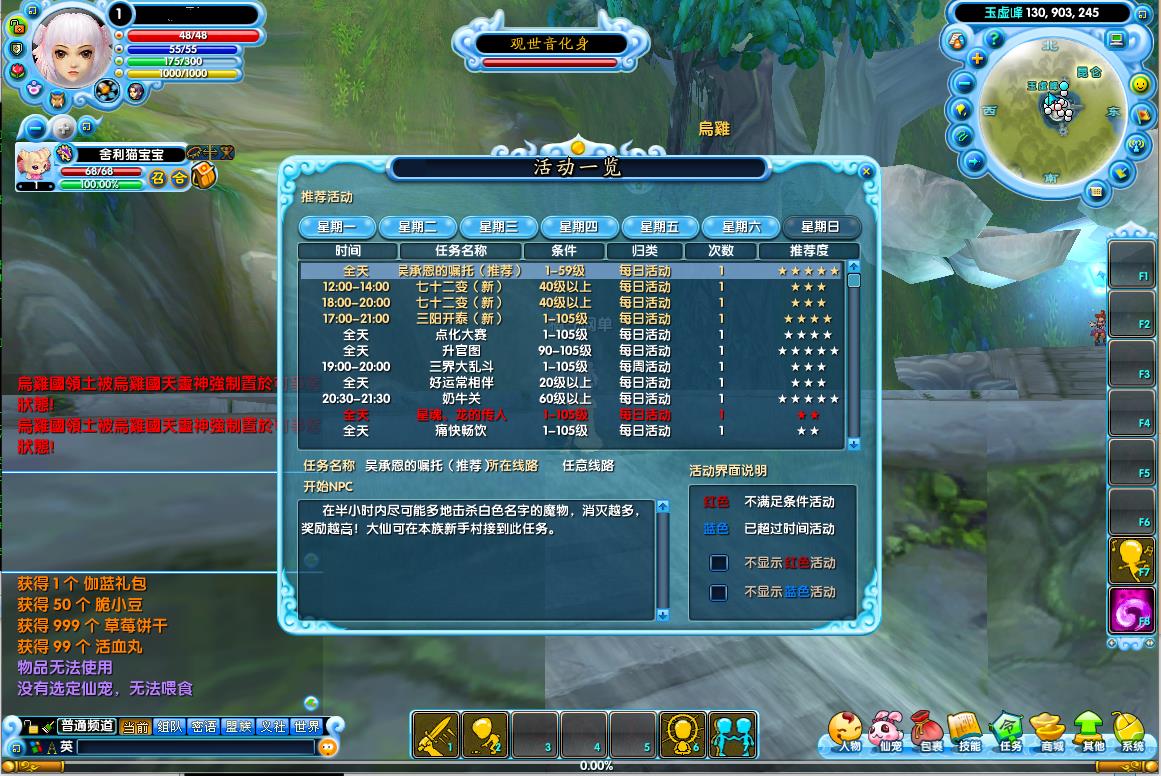This screenshot has height=776, width=1161.
Task: Choose the 点化大赛 activity row
Action: pos(456,335)
